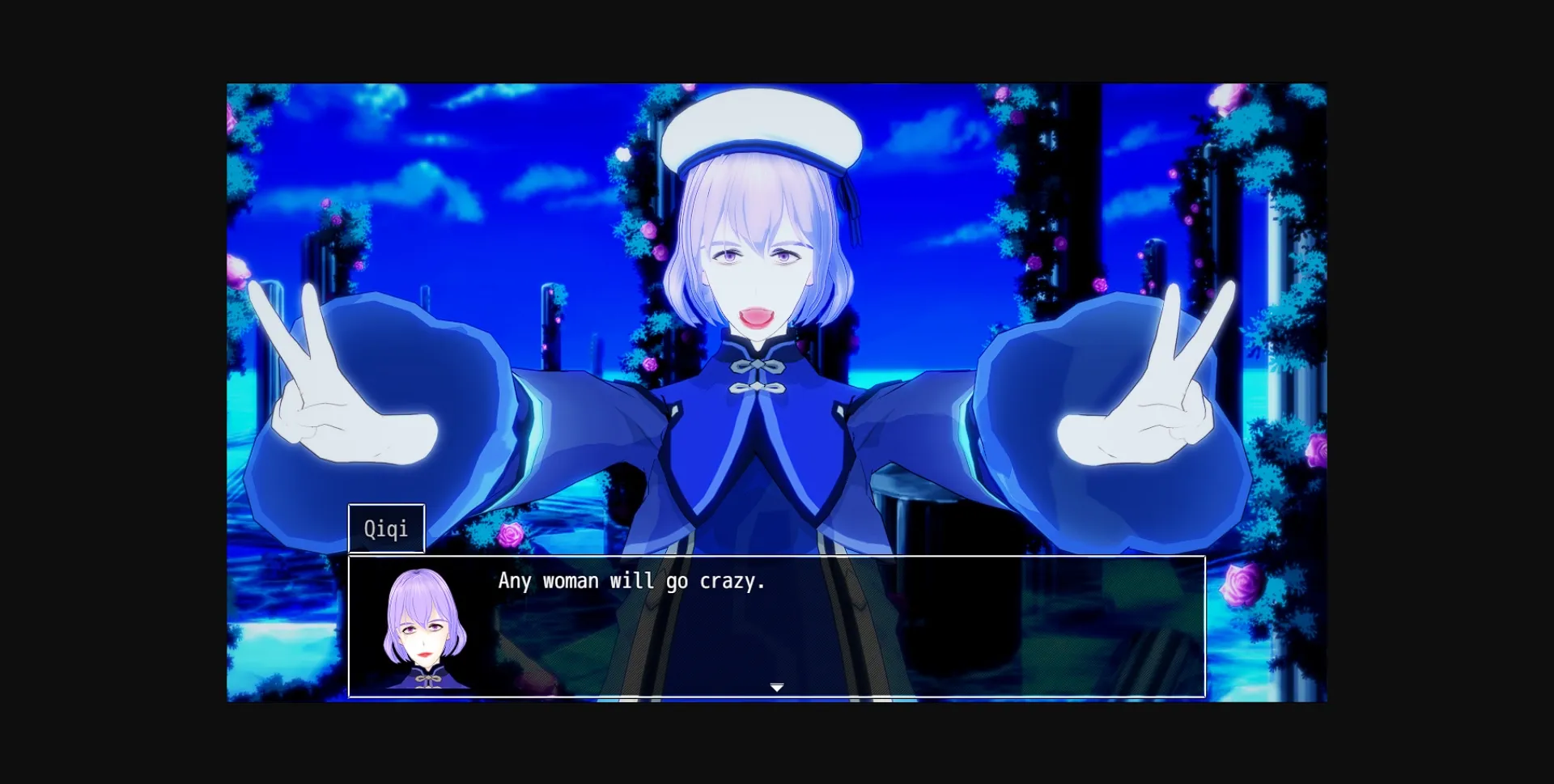
Task: Click the continue arrow in the dialogue box
Action: click(776, 685)
